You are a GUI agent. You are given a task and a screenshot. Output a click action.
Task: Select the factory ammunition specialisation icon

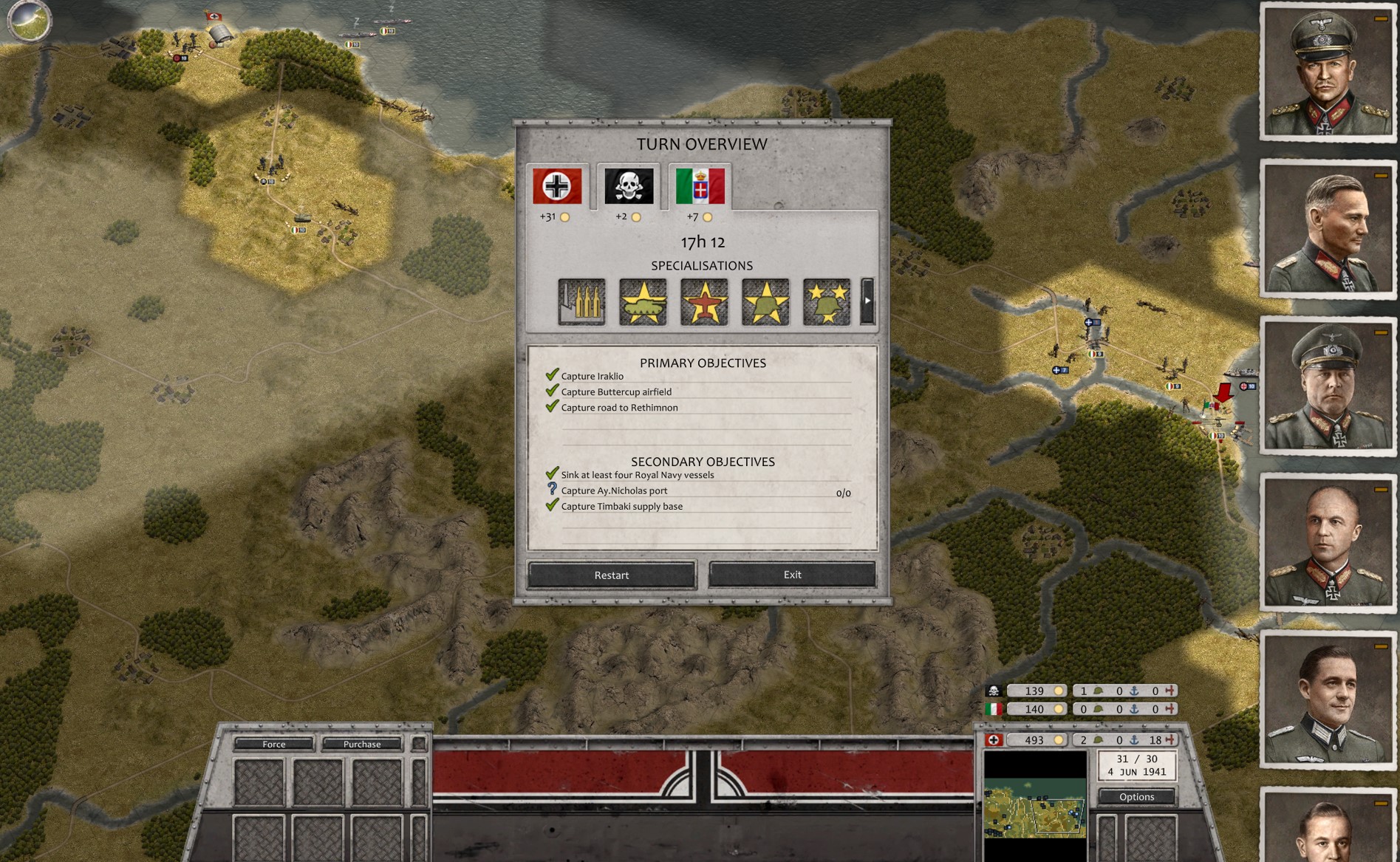point(581,302)
